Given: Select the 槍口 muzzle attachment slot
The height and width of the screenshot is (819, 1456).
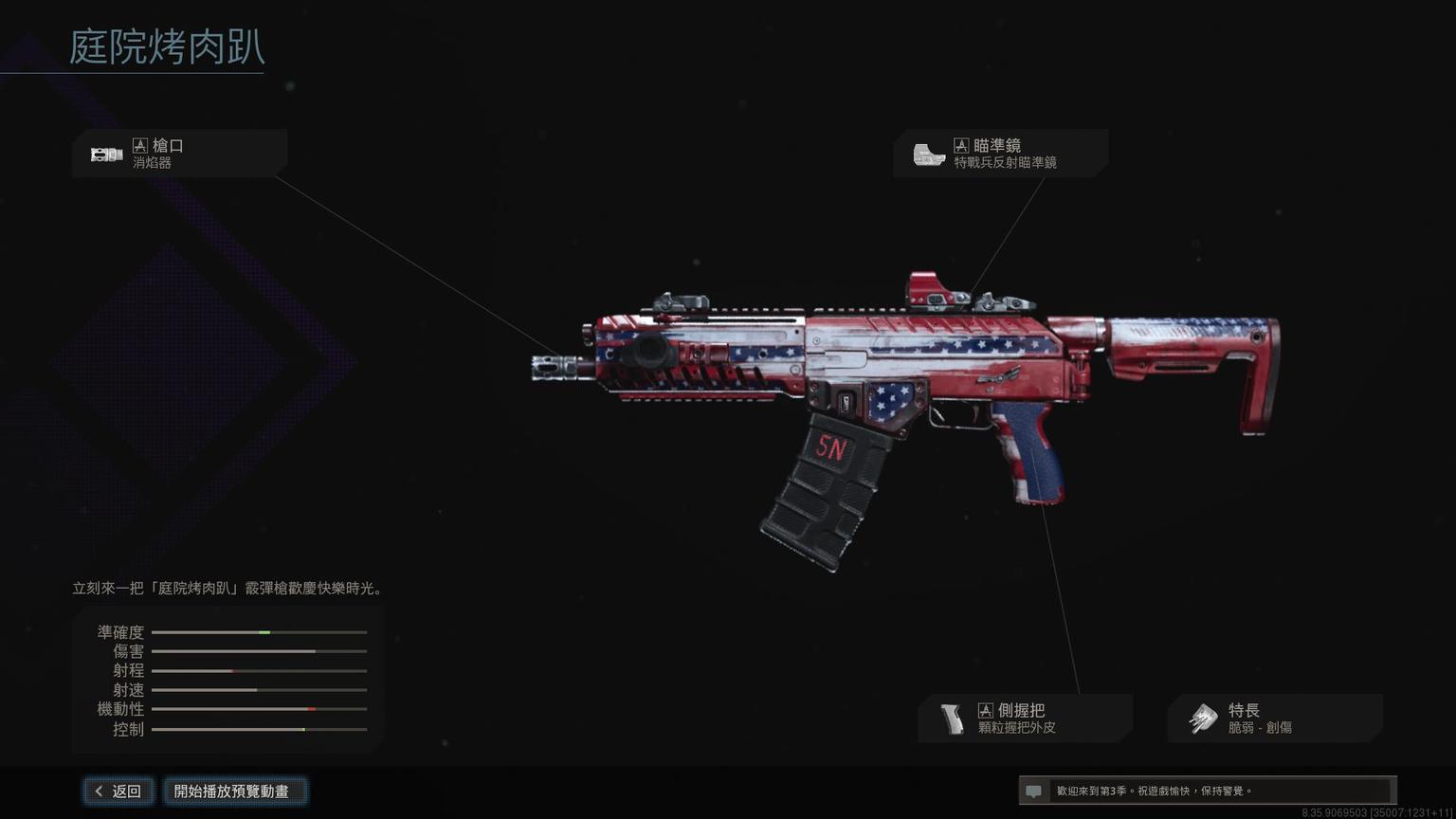Looking at the screenshot, I should click(x=179, y=154).
